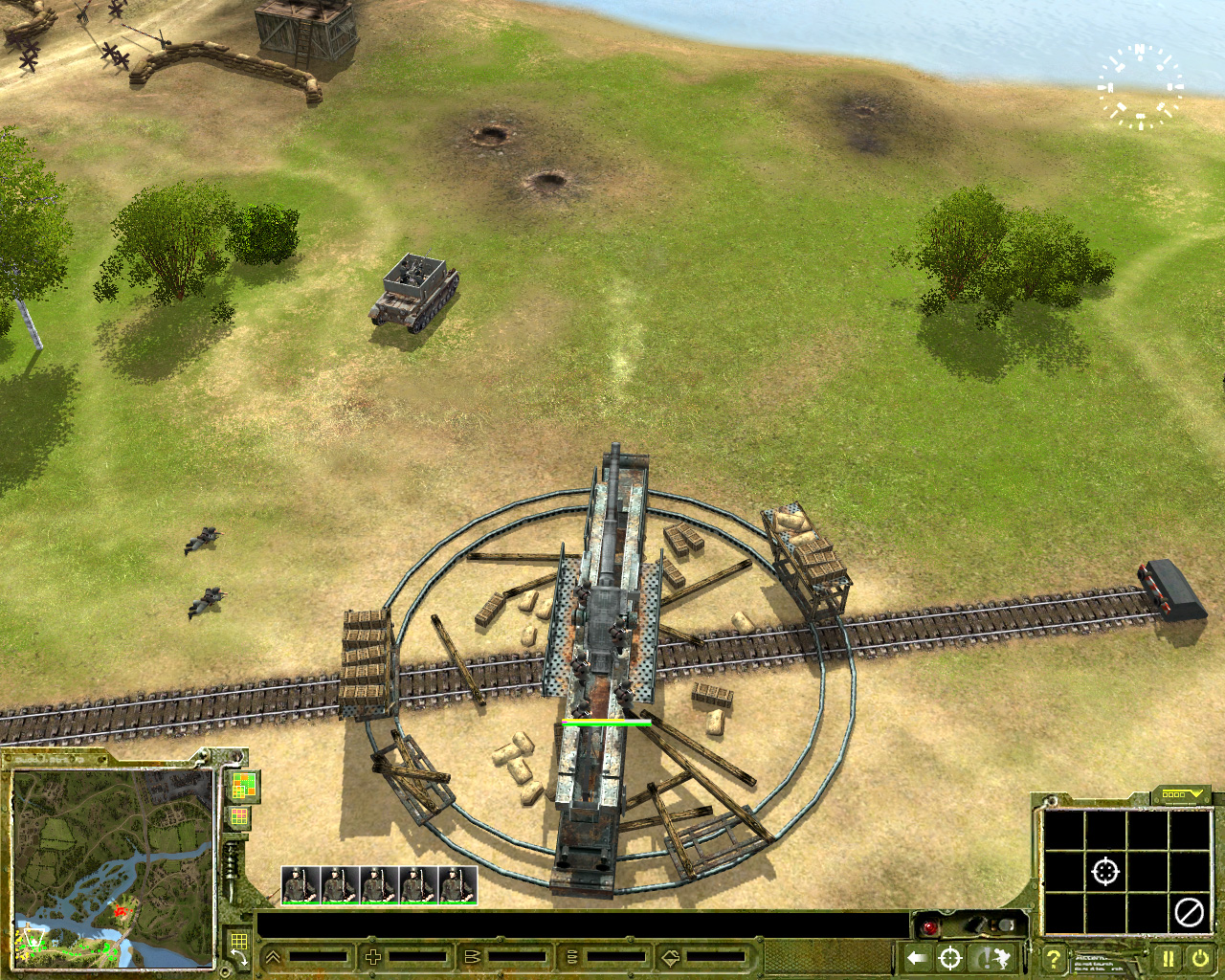
Task: Choose the cancel order command icon
Action: tap(1189, 912)
